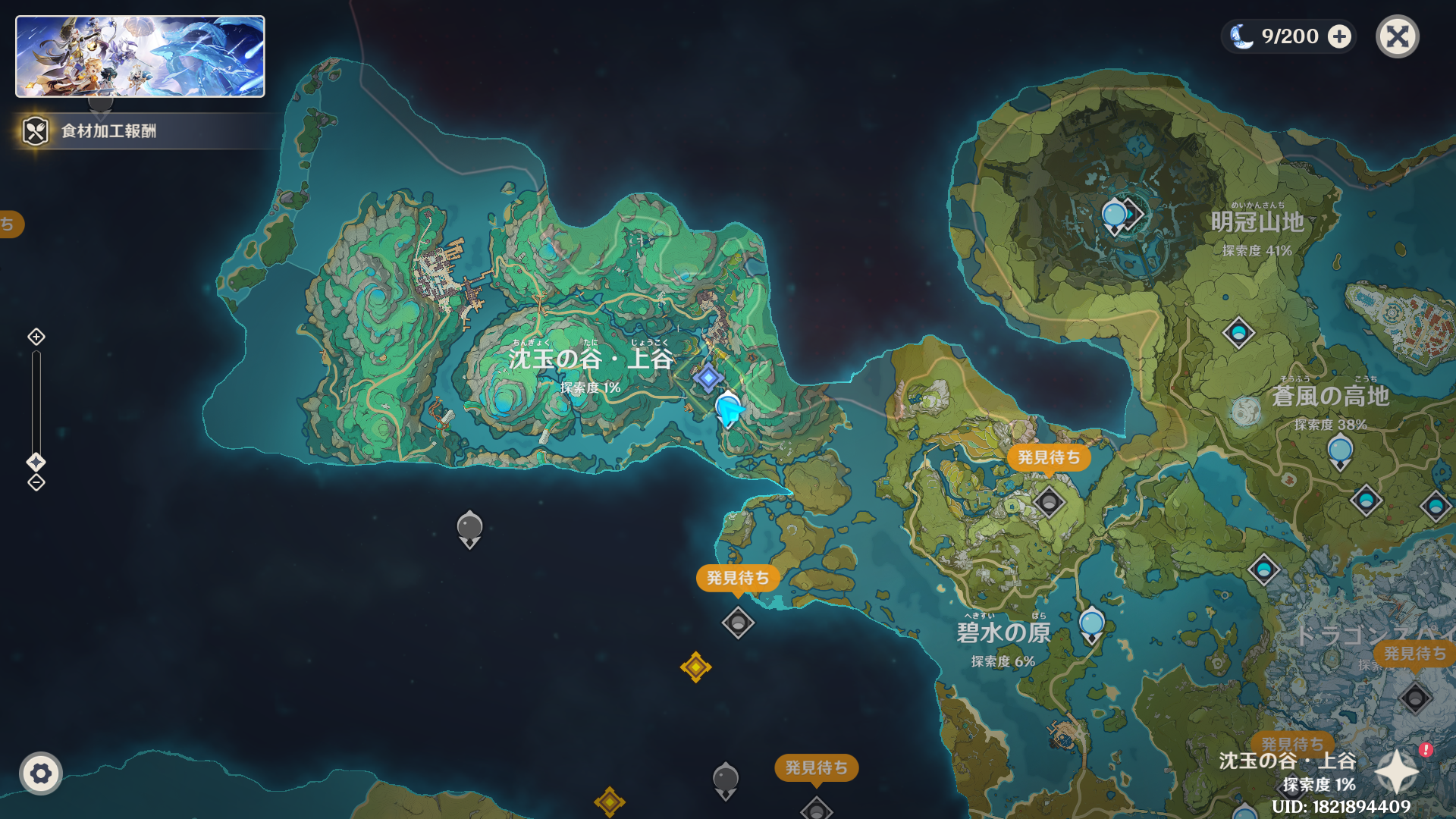The width and height of the screenshot is (1456, 819).
Task: Open map settings via the gear icon
Action: (41, 773)
